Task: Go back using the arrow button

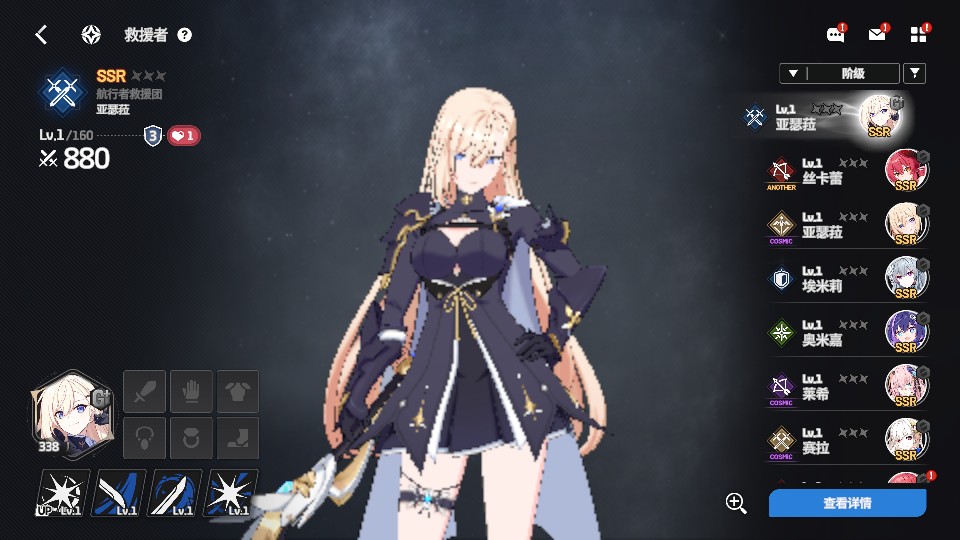Action: coord(41,35)
